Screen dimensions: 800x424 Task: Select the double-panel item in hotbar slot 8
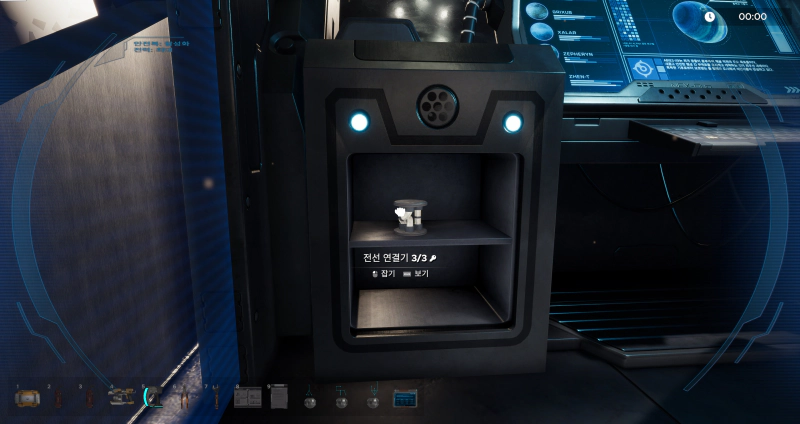pos(247,398)
